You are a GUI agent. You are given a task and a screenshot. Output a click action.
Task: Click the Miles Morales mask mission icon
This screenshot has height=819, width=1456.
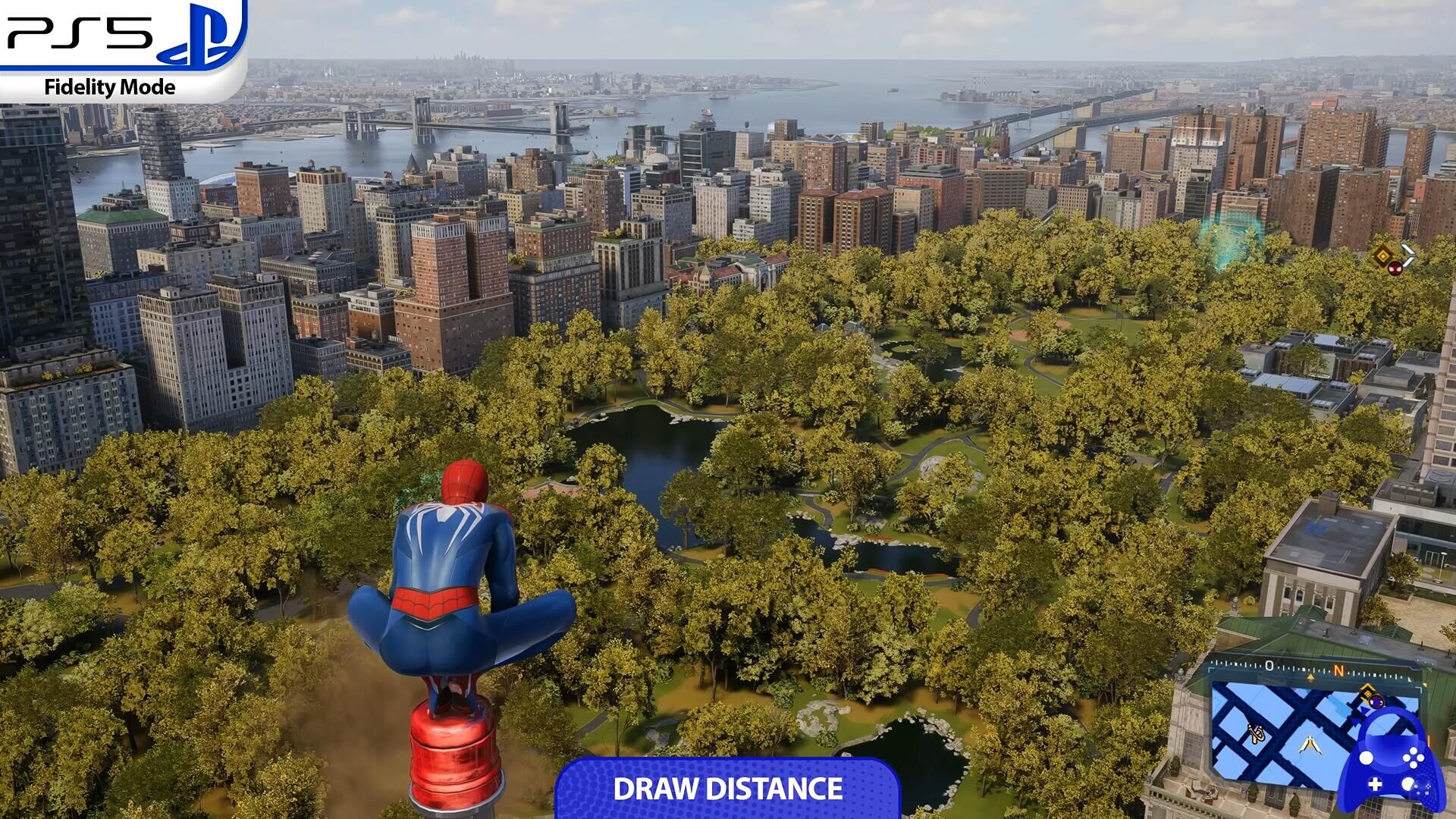[1395, 268]
